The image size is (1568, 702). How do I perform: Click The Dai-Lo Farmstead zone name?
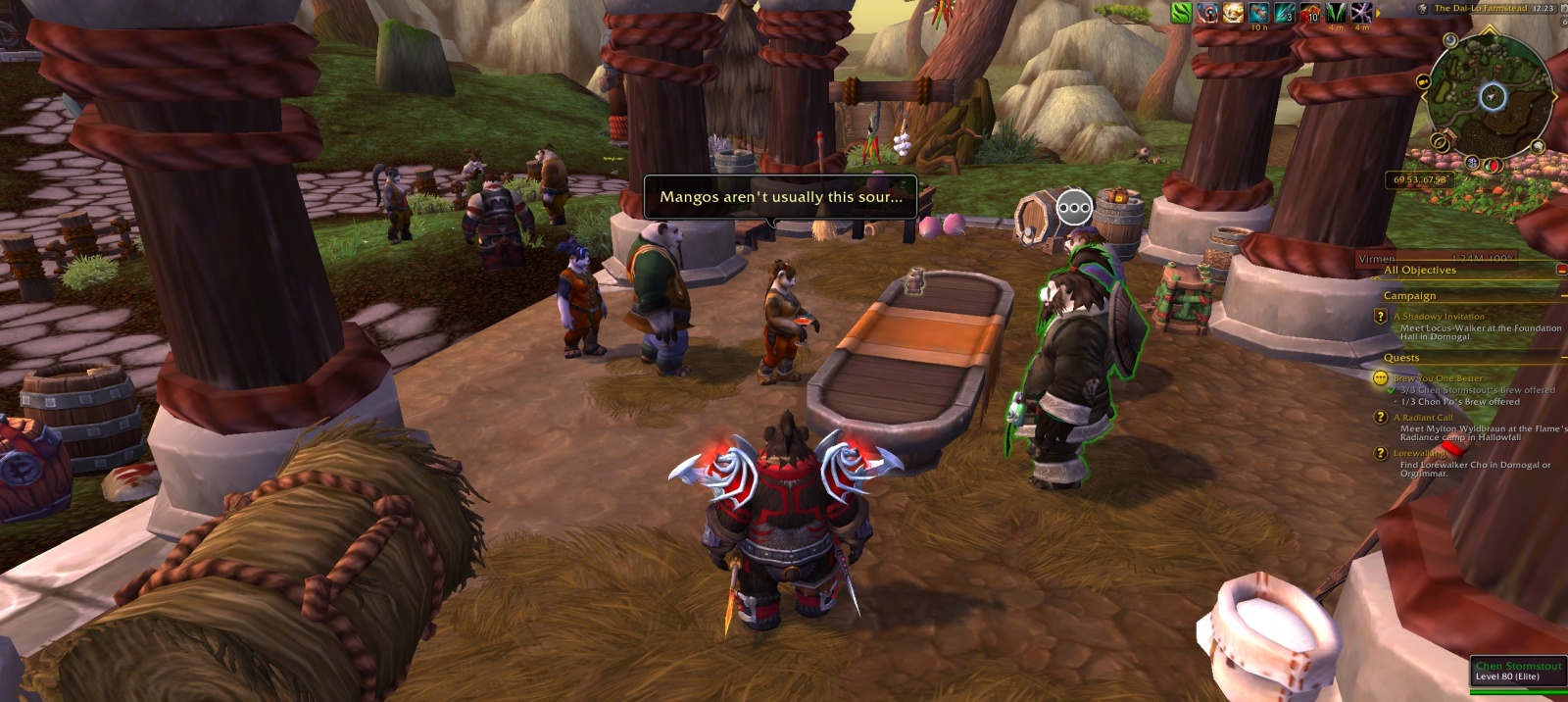click(1480, 8)
